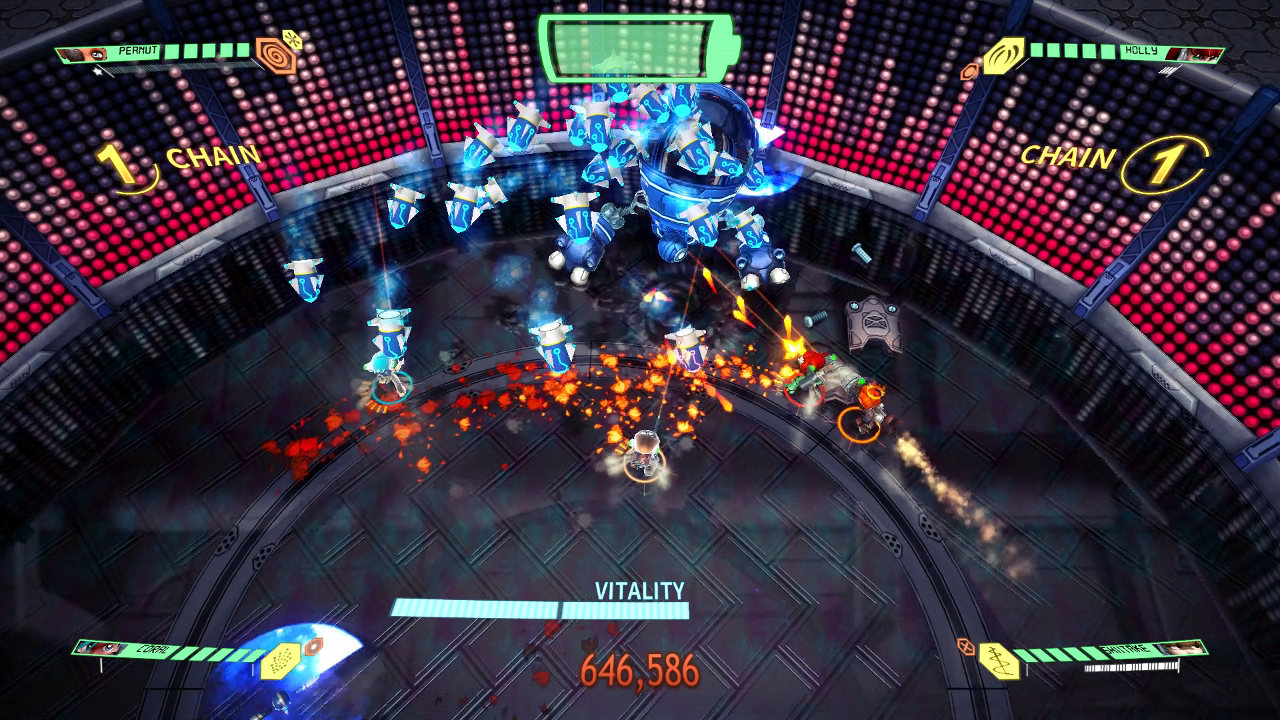The image size is (1280, 720).
Task: Click the yellow starburst icon near Peanut's HUD
Action: tap(292, 39)
